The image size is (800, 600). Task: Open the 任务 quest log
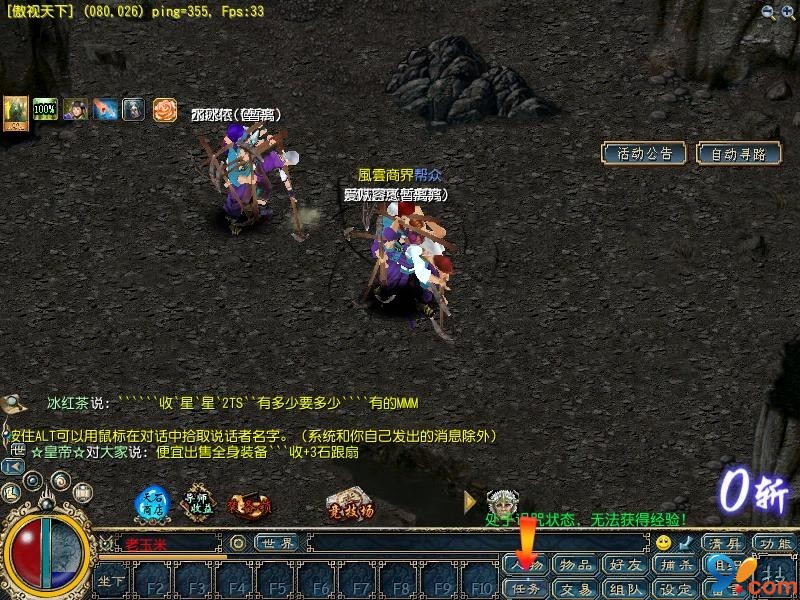pos(526,589)
